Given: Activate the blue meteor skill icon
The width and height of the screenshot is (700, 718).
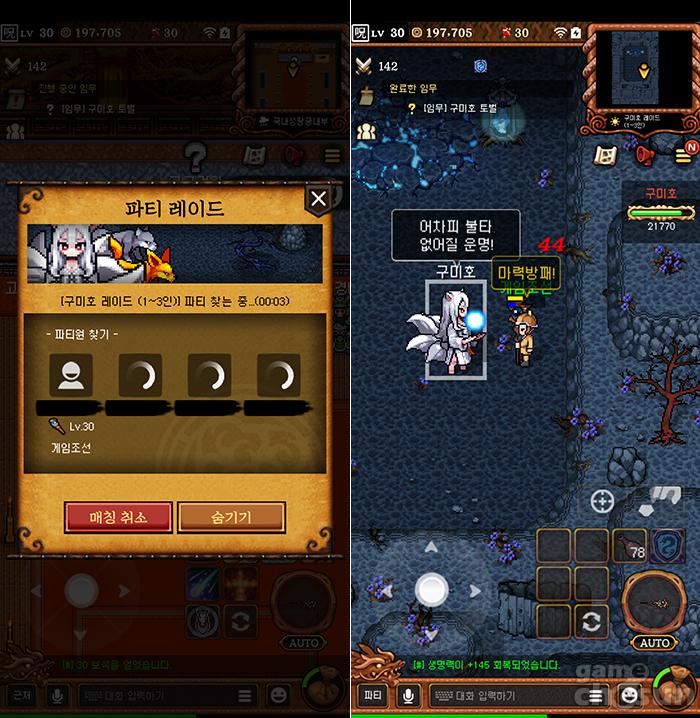Looking at the screenshot, I should tap(203, 584).
